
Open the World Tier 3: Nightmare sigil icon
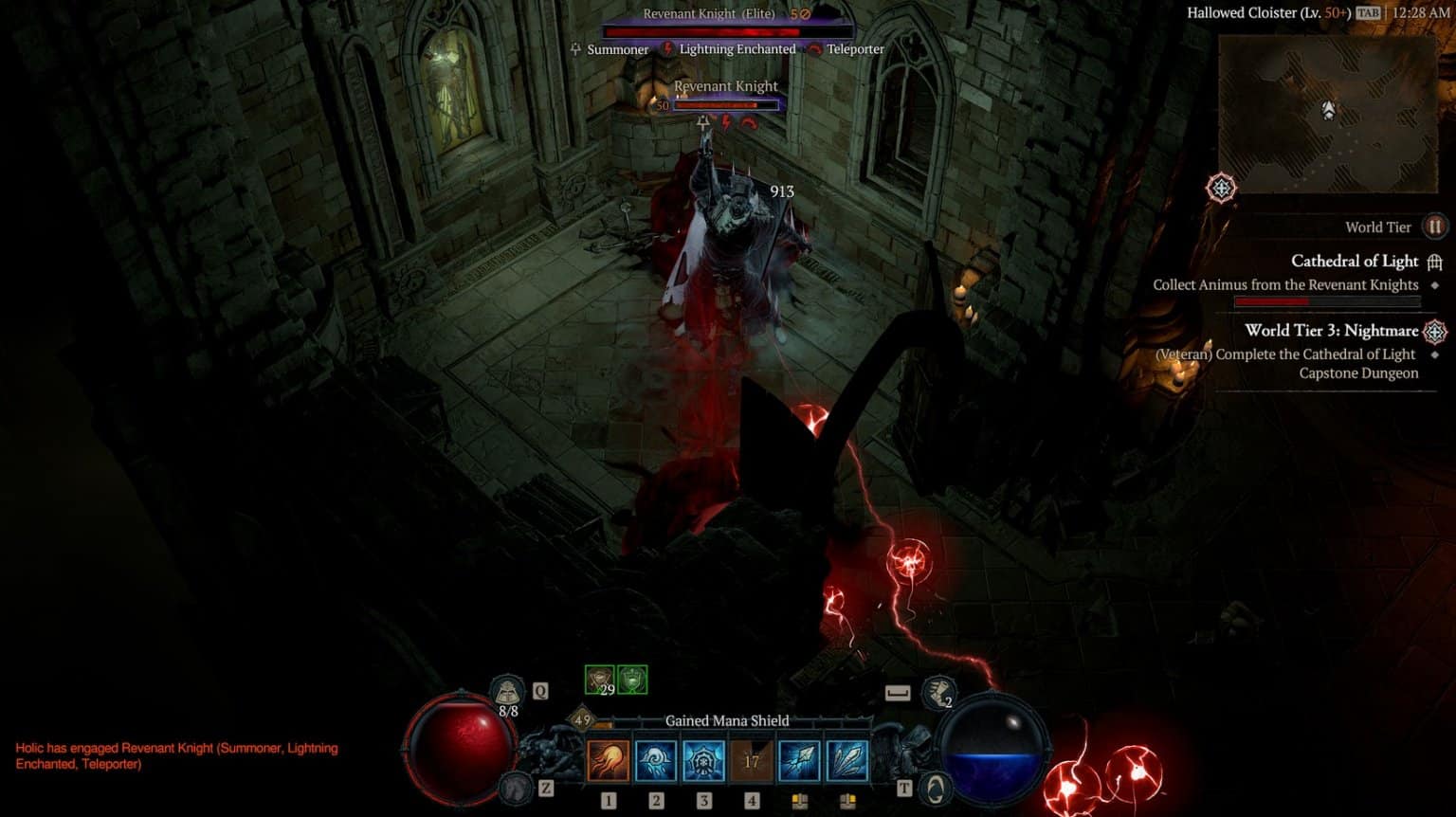tap(1434, 332)
